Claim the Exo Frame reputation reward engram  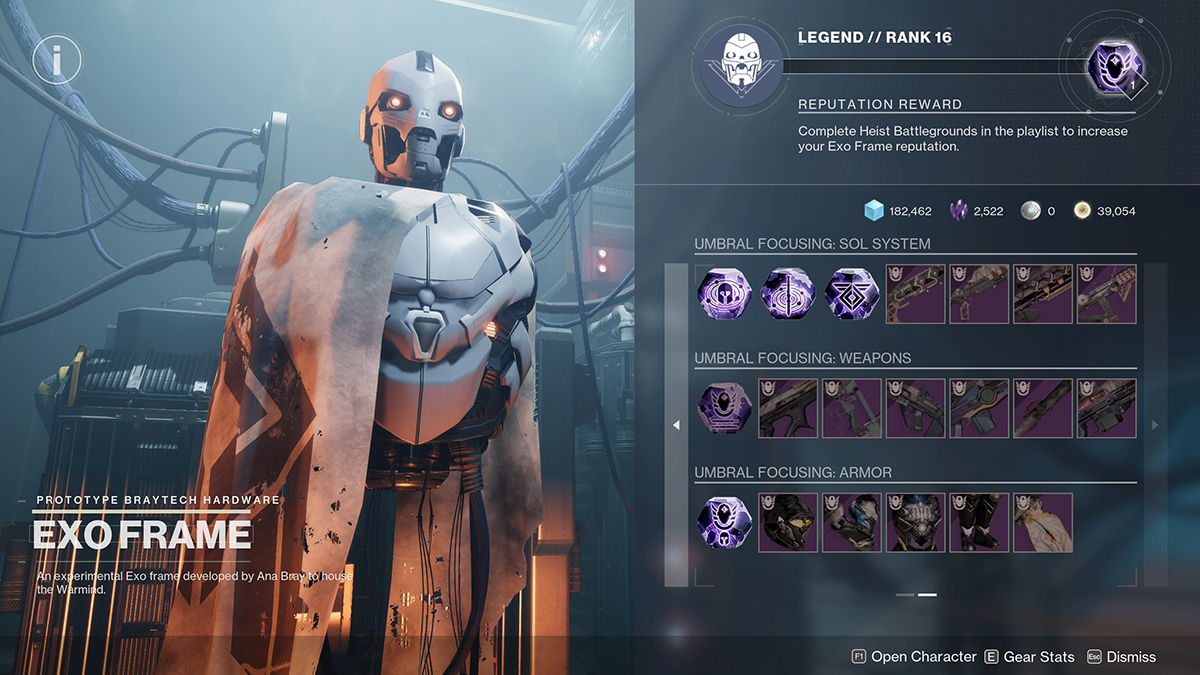tap(1113, 68)
